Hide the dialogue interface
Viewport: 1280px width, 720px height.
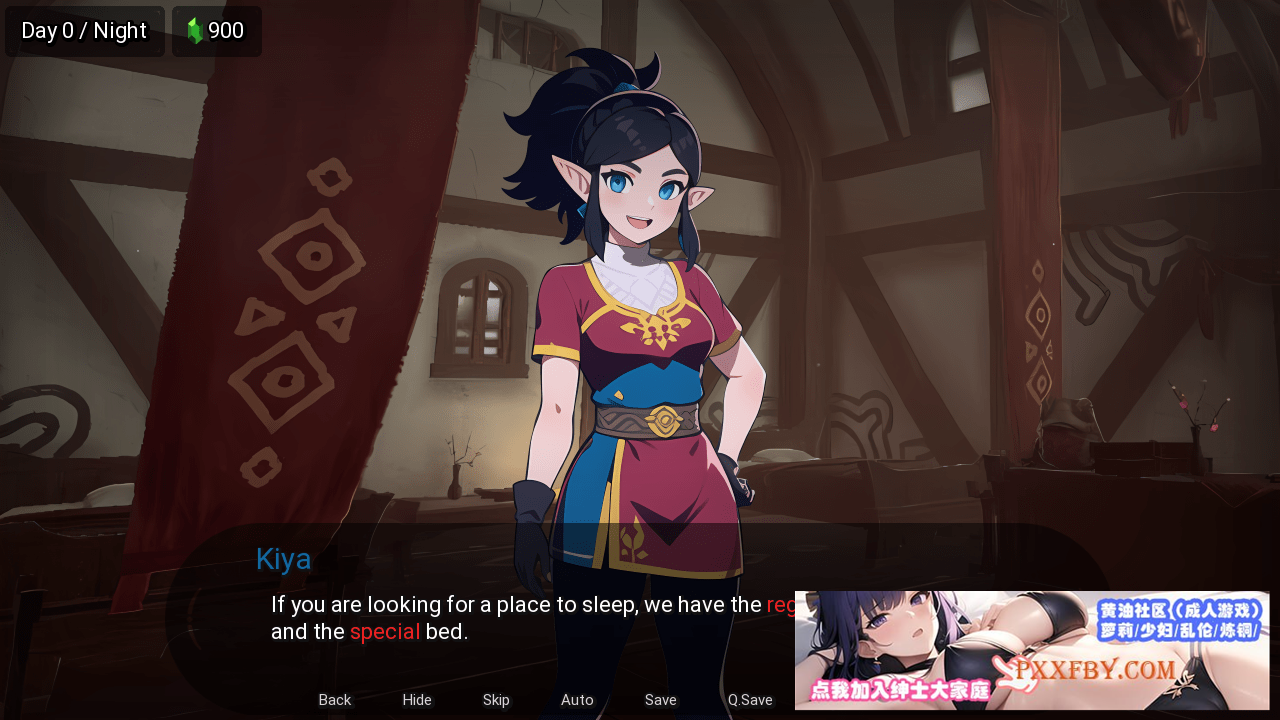pos(417,700)
